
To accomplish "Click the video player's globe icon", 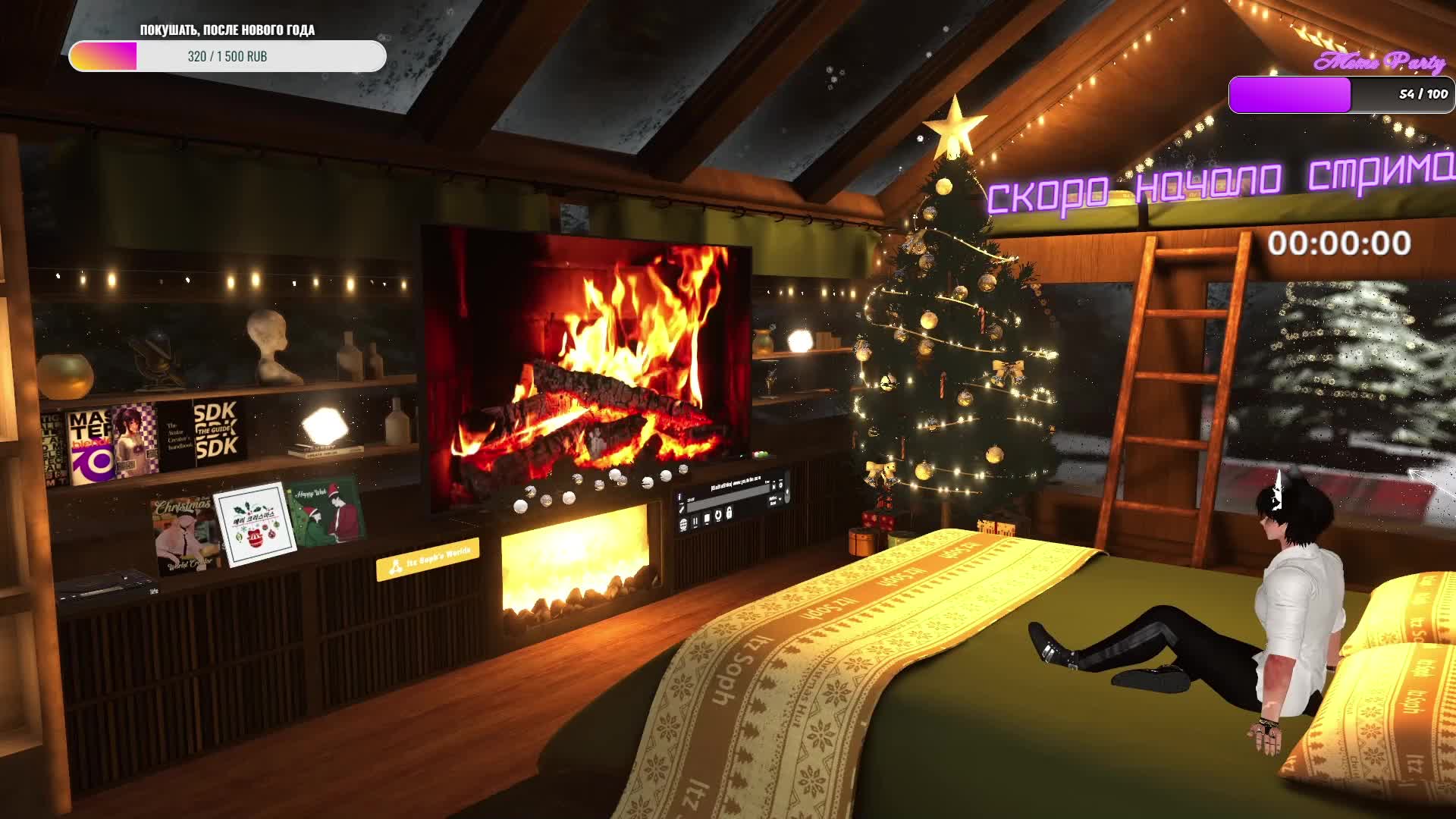I will point(683,525).
